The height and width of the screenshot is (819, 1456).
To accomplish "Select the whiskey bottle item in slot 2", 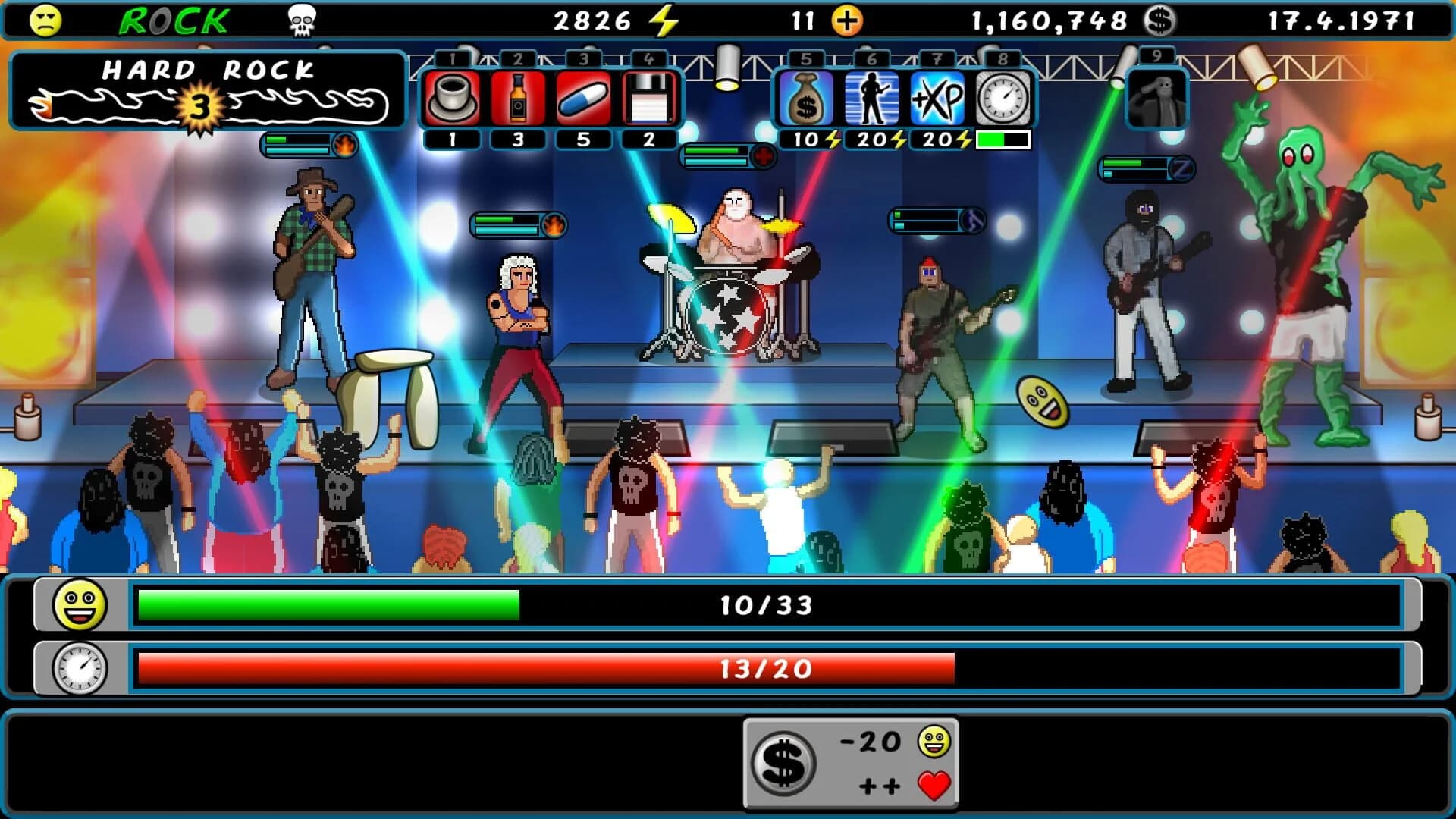I will (516, 99).
